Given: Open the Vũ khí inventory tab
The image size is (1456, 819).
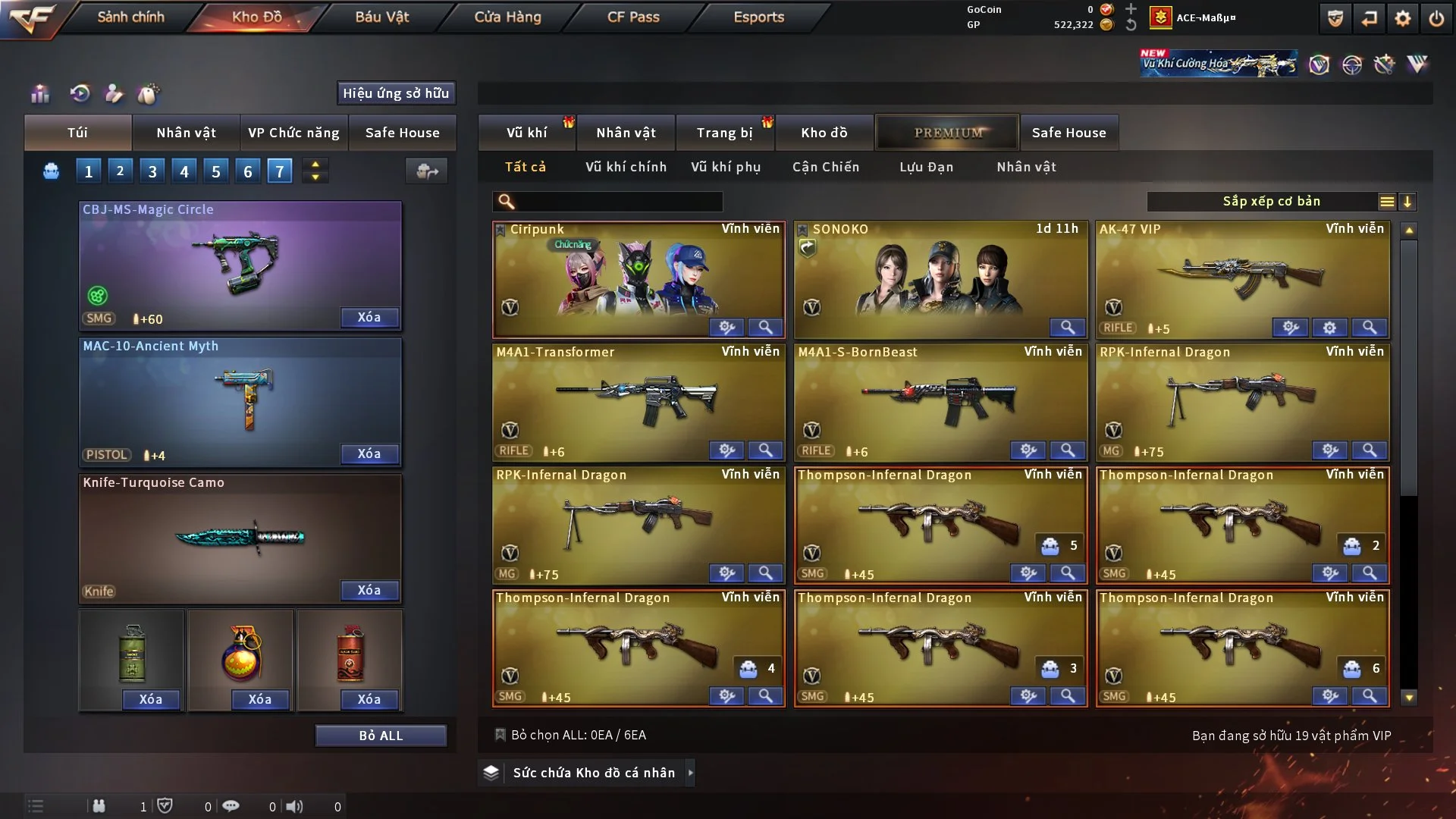Looking at the screenshot, I should [526, 133].
